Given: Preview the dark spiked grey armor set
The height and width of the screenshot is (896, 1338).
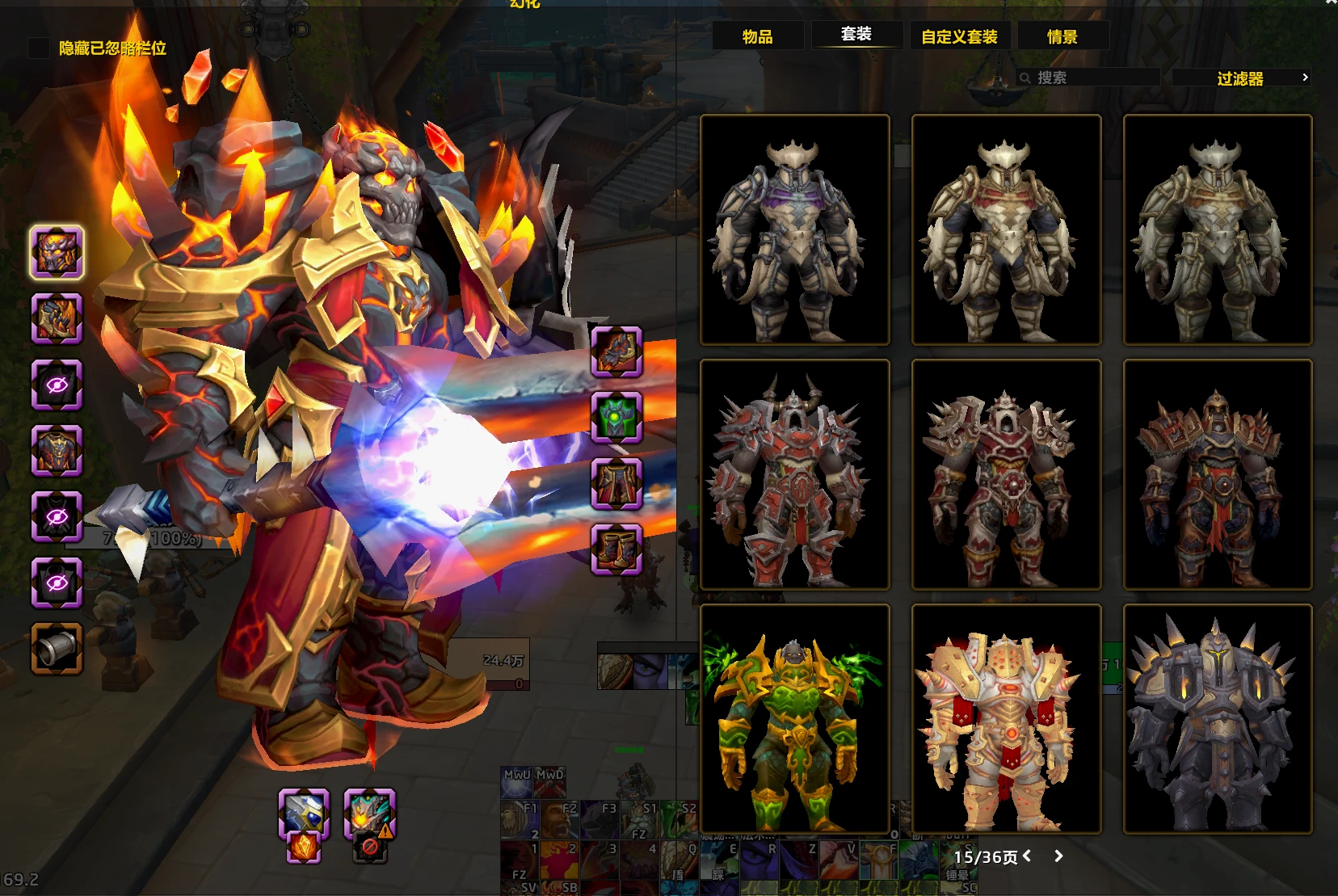Looking at the screenshot, I should click(1218, 719).
